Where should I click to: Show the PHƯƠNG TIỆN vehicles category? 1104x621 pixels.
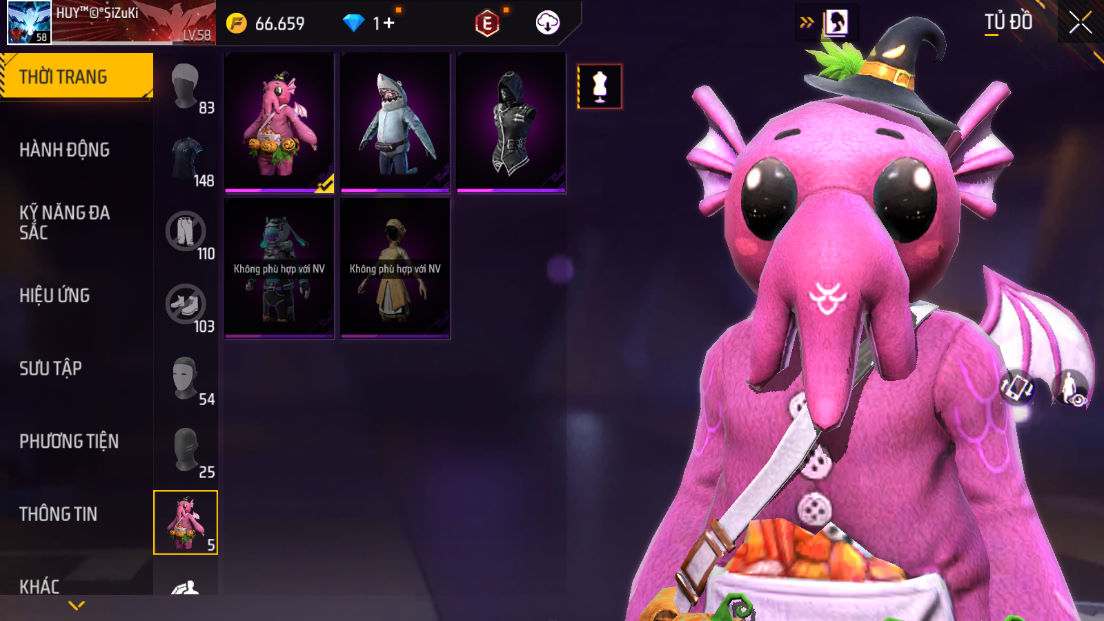click(x=69, y=441)
